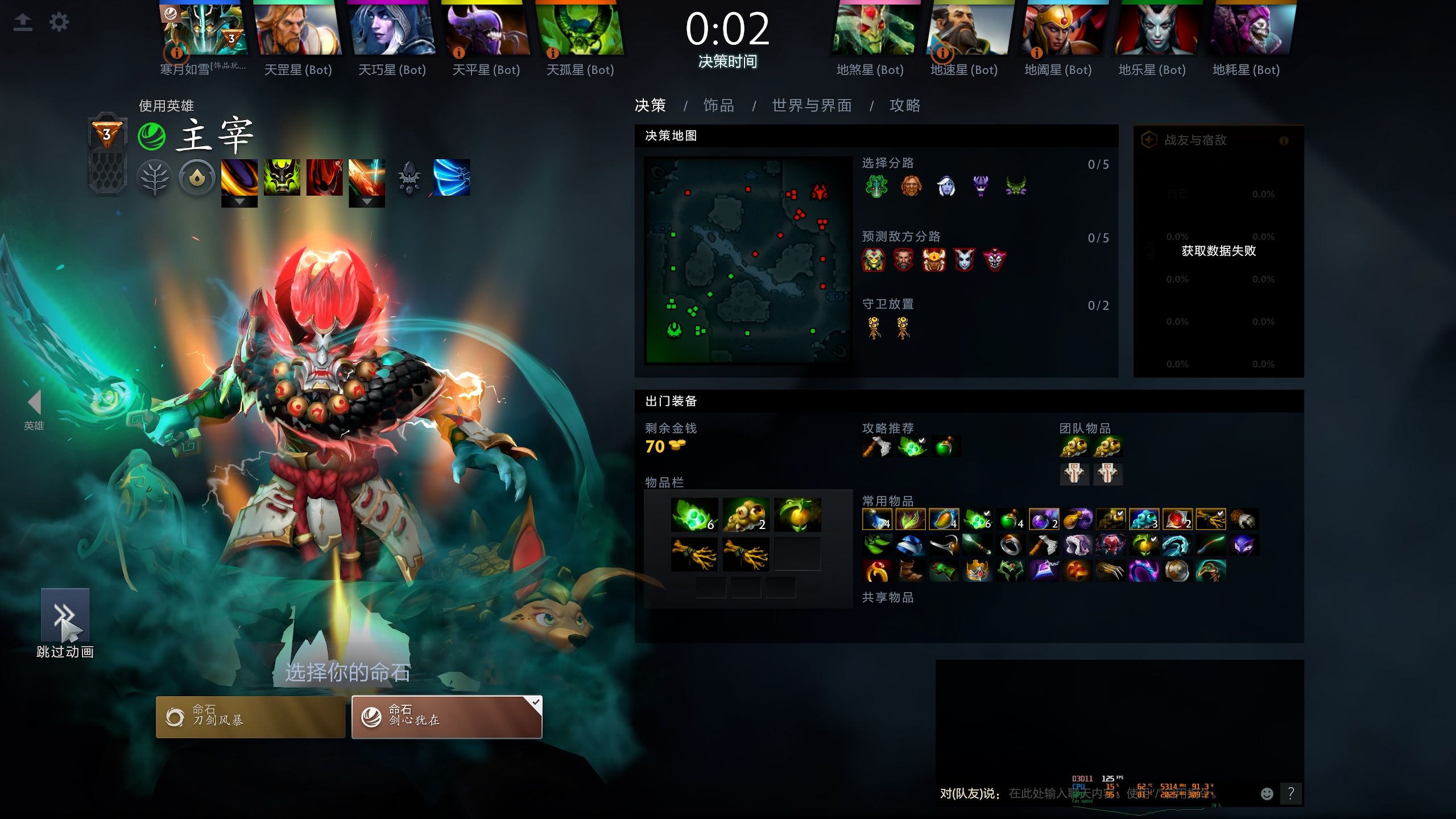Select the Quelling Blade in guide recommendations

876,447
